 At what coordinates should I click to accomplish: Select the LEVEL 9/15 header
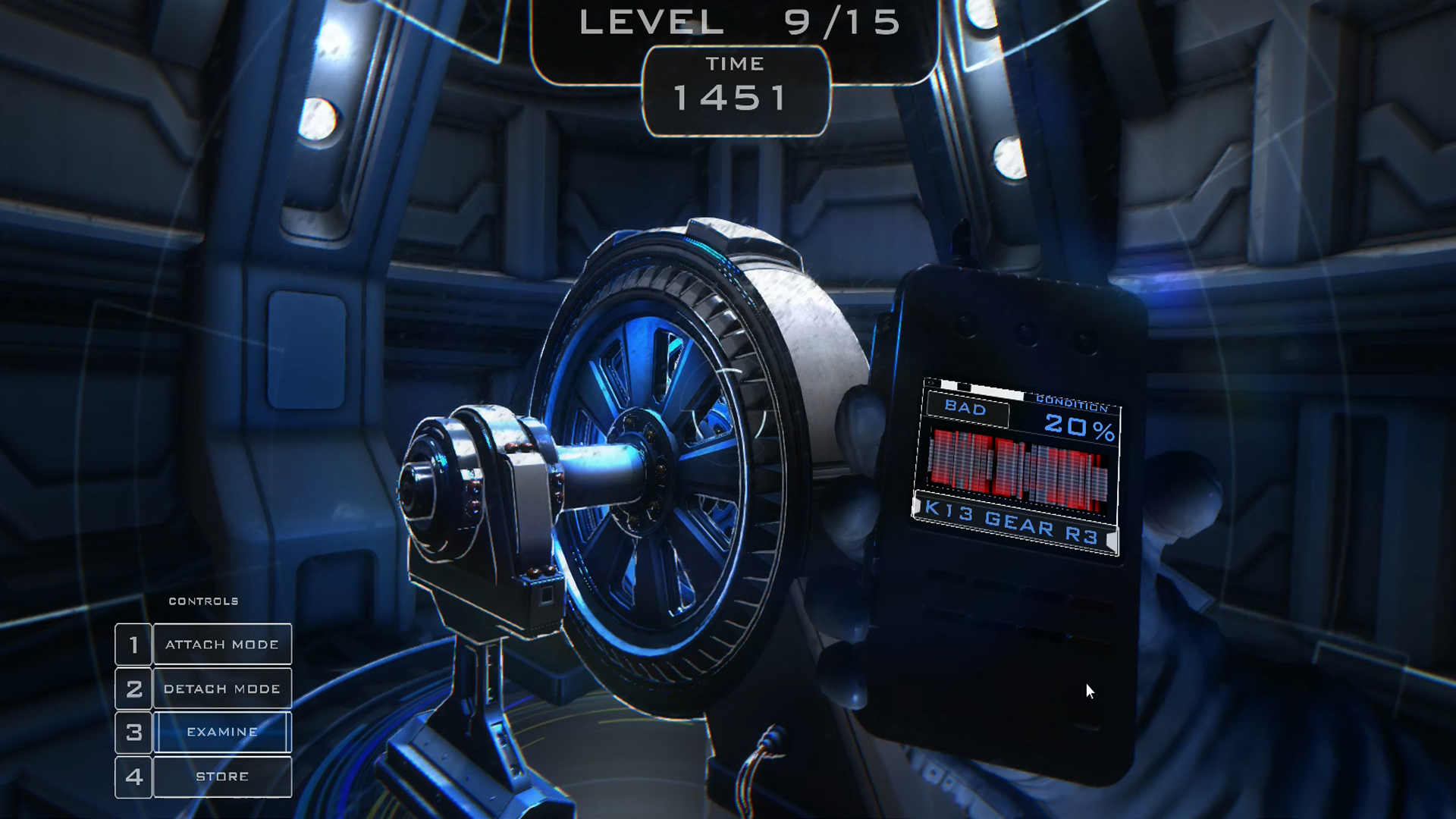pyautogui.click(x=736, y=23)
